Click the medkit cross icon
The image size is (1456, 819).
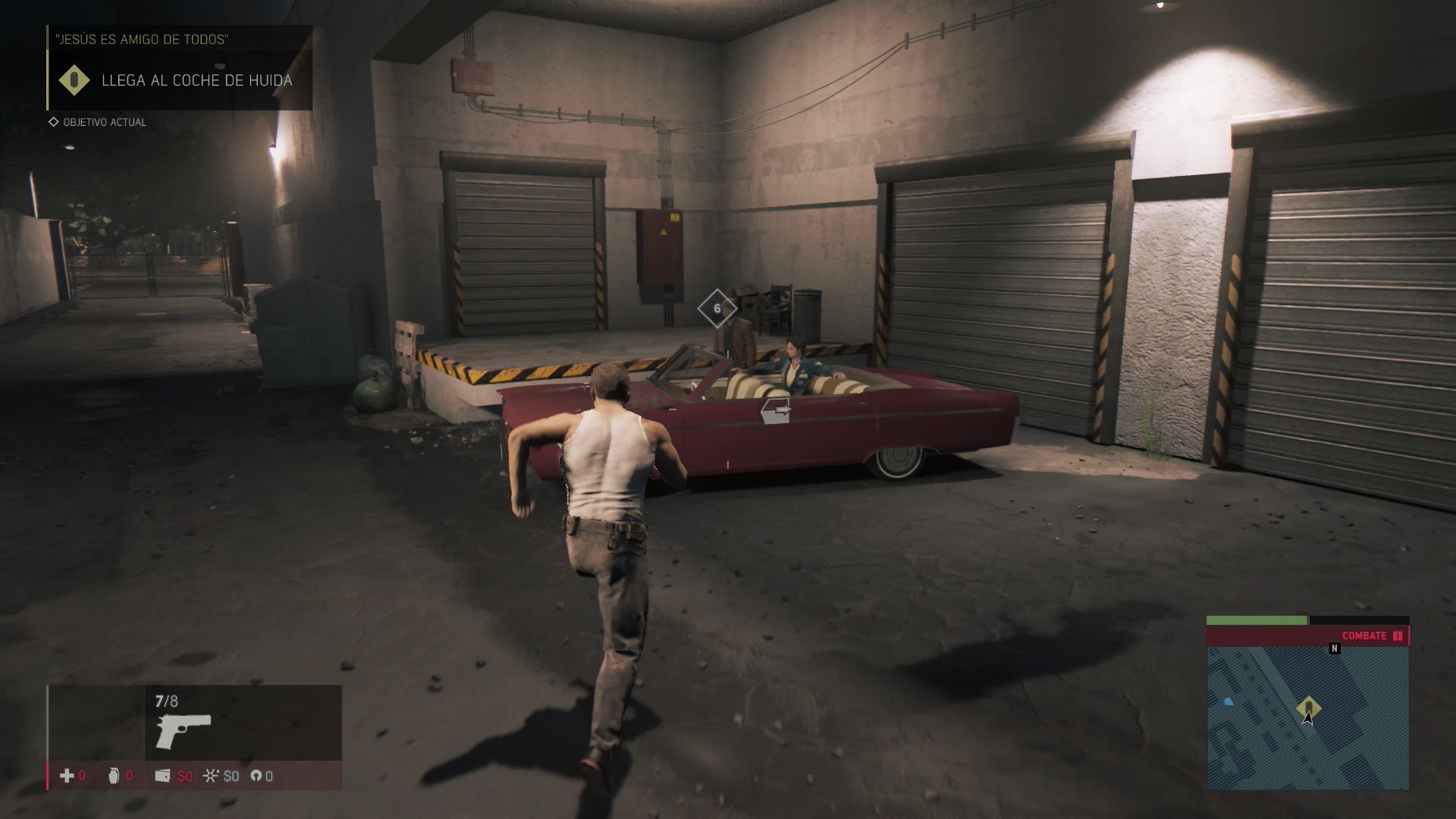[67, 775]
